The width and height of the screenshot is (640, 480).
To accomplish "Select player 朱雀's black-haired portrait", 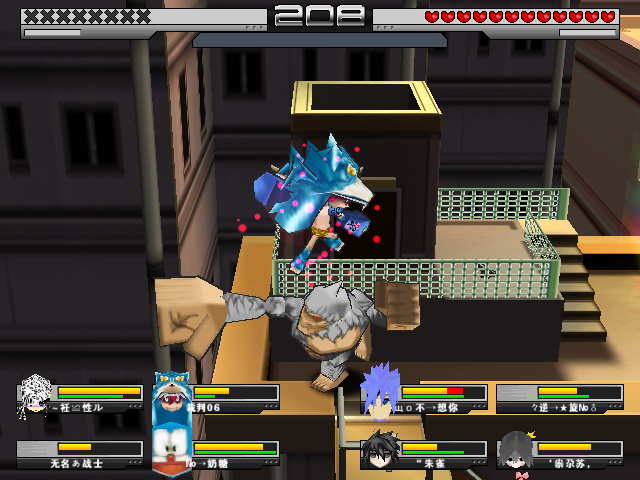I will click(380, 450).
